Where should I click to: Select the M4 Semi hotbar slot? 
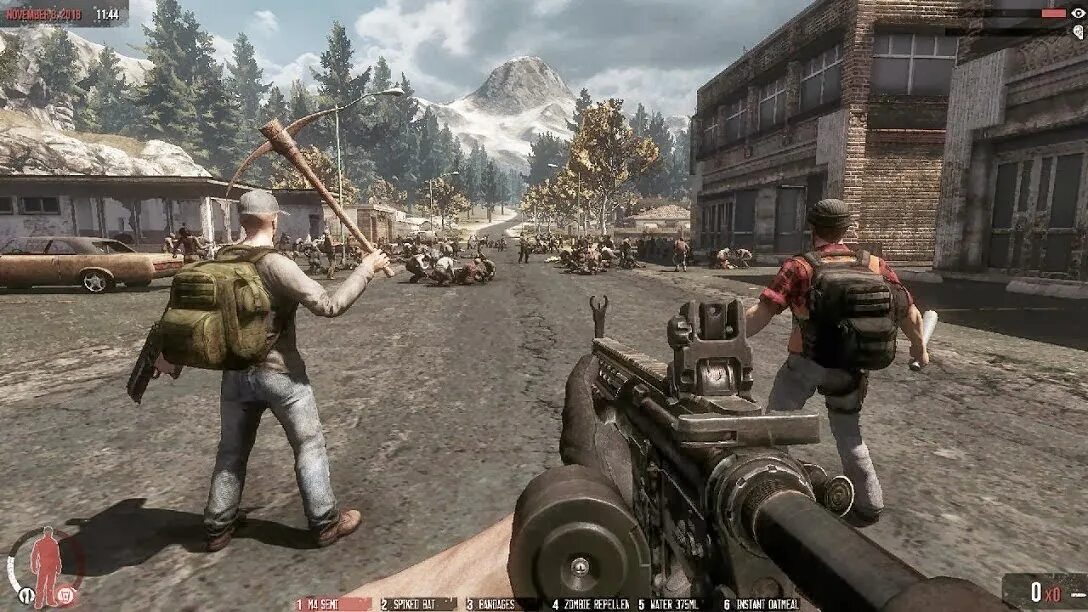(x=332, y=604)
